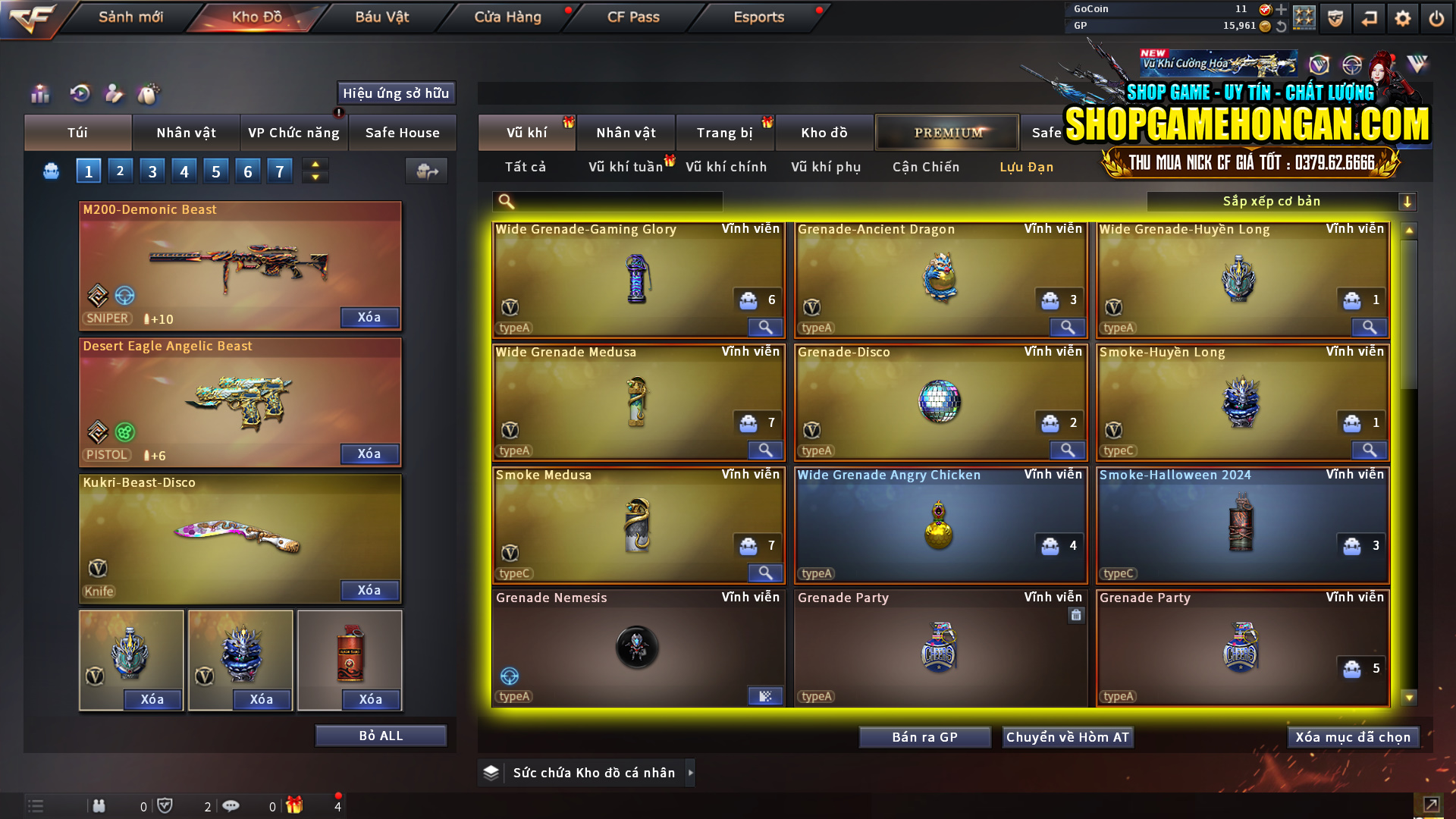
Task: Select inventory bag number 5
Action: click(215, 170)
